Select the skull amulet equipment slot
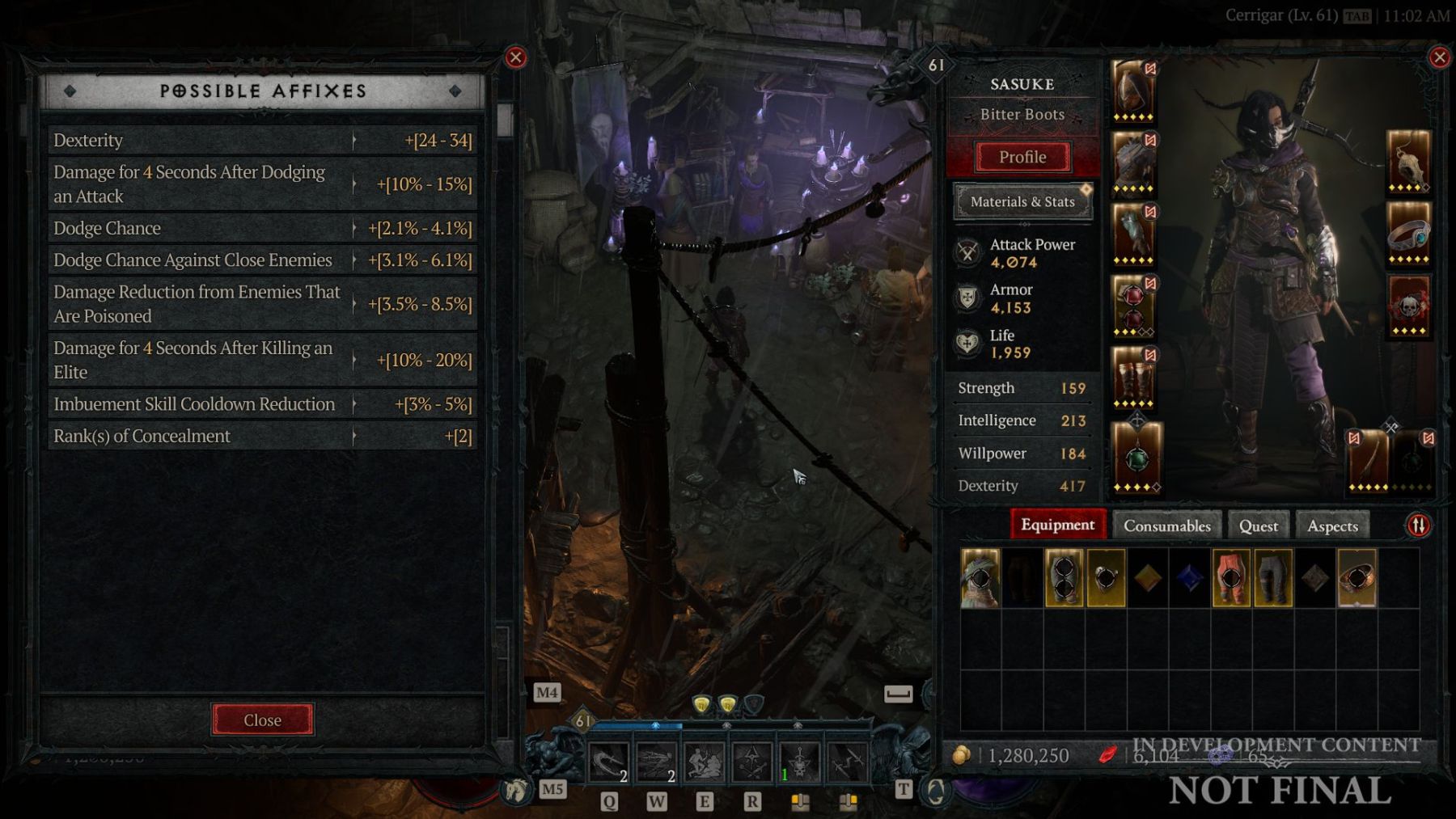Screen dimensions: 1456x819 point(1408,161)
